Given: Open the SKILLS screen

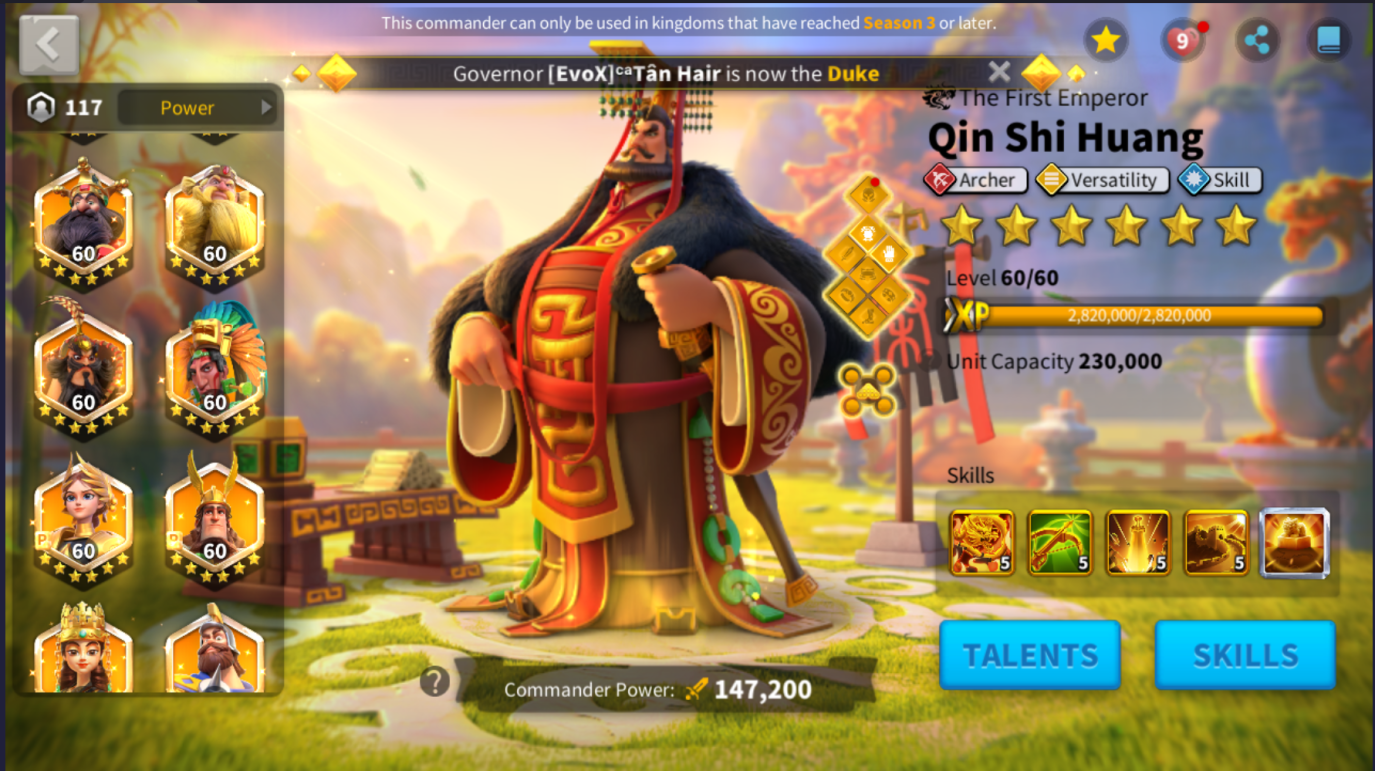Looking at the screenshot, I should pyautogui.click(x=1245, y=655).
